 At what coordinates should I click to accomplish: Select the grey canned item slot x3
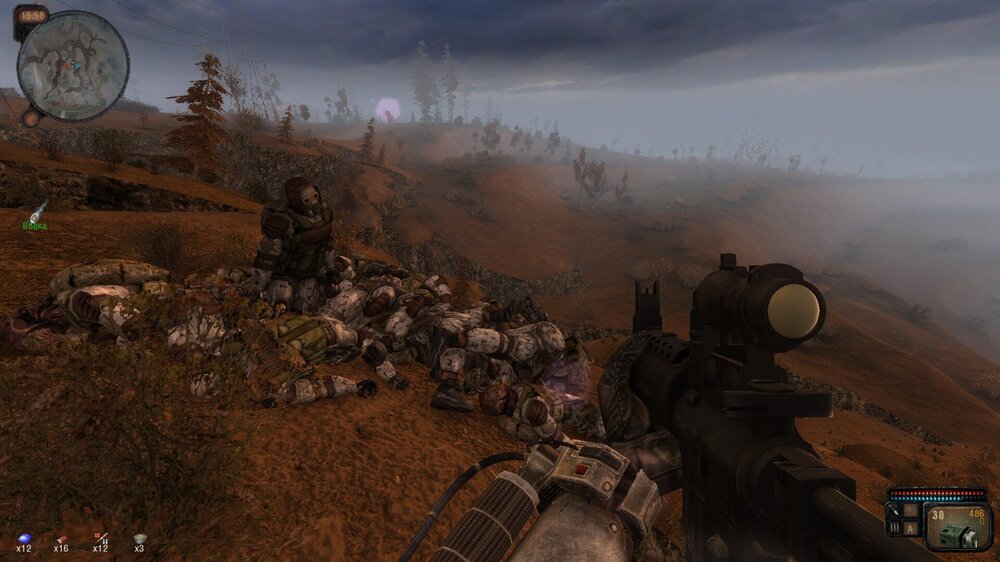tap(140, 539)
